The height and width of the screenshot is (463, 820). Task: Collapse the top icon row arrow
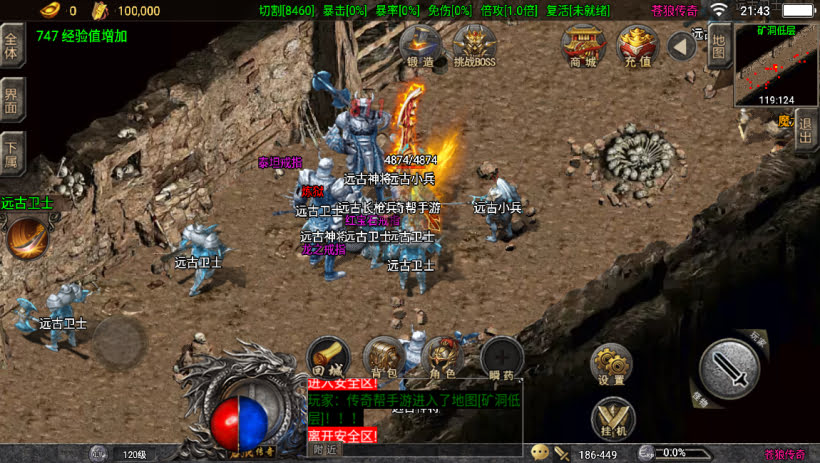click(682, 45)
